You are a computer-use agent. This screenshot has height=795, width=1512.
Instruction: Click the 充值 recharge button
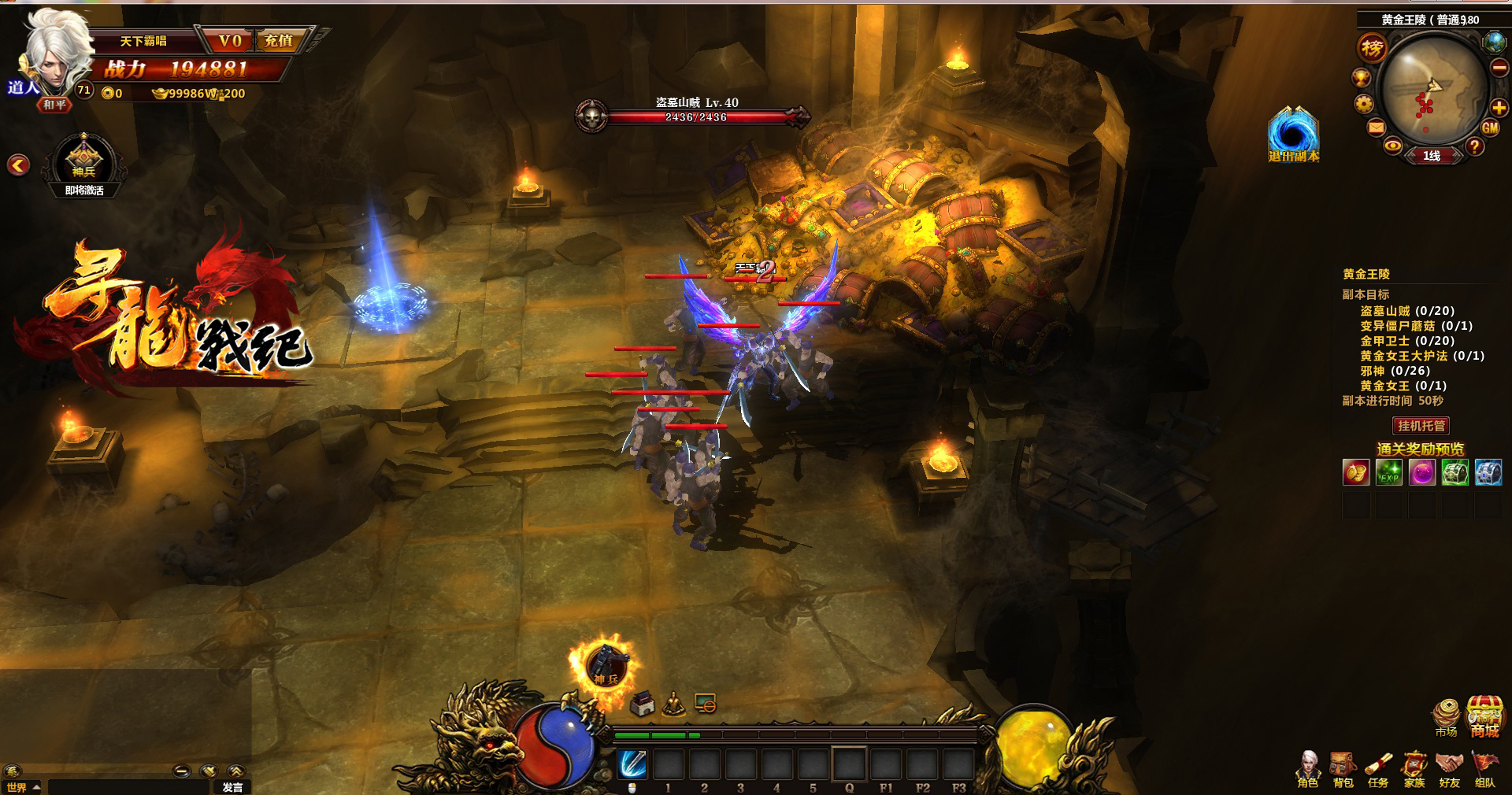point(279,41)
